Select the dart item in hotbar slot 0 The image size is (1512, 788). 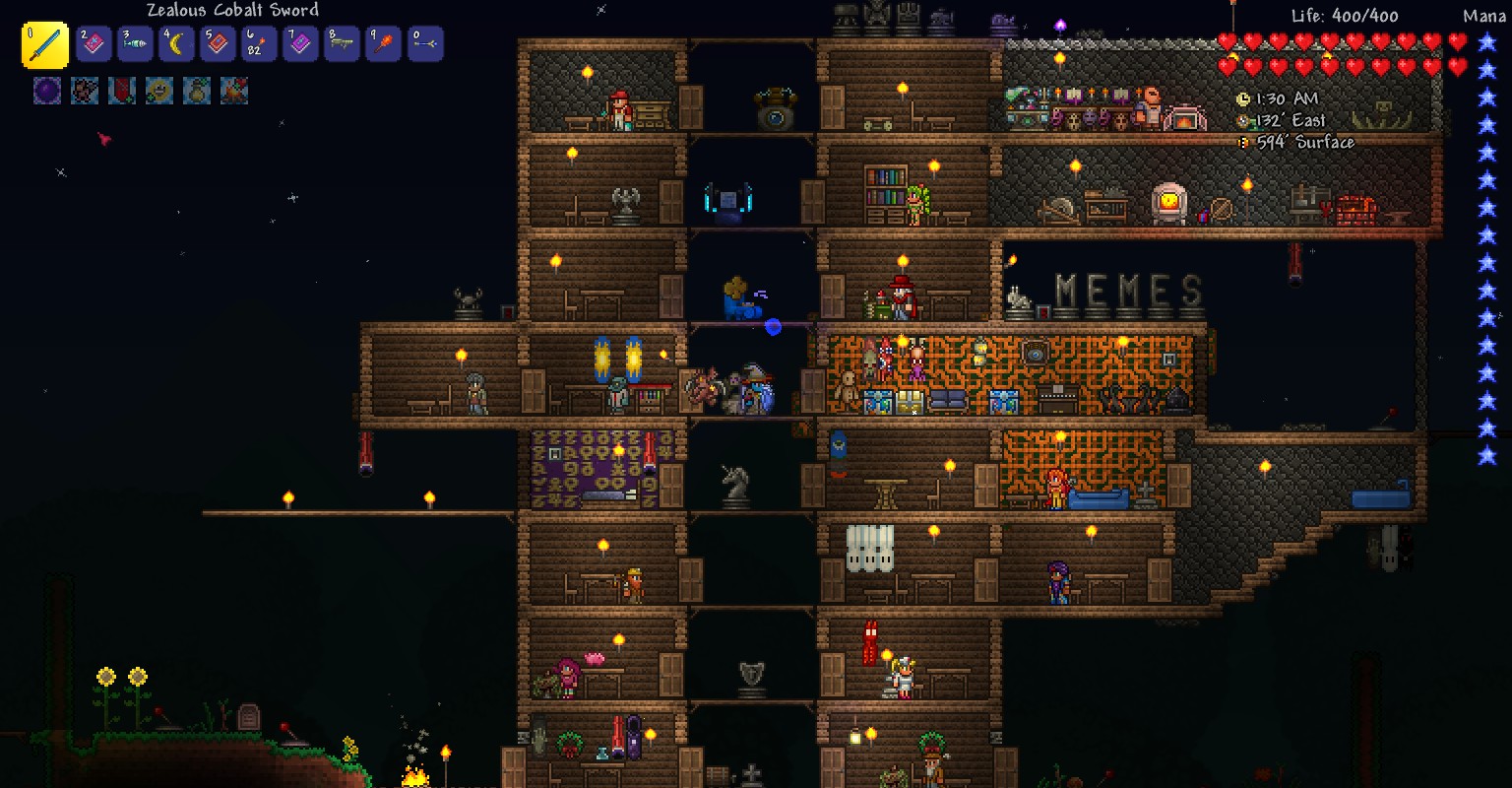[x=424, y=43]
